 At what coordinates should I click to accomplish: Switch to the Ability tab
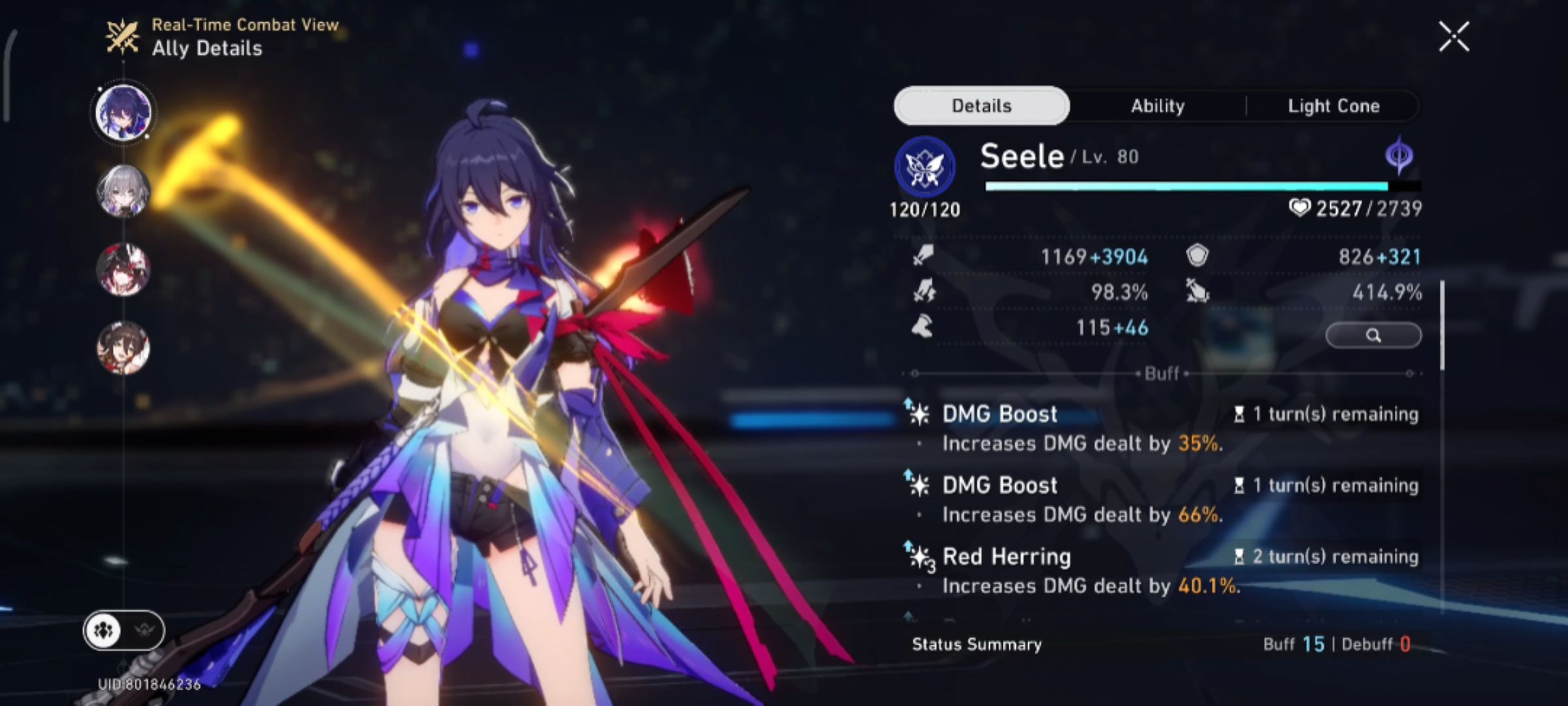[x=1157, y=105]
